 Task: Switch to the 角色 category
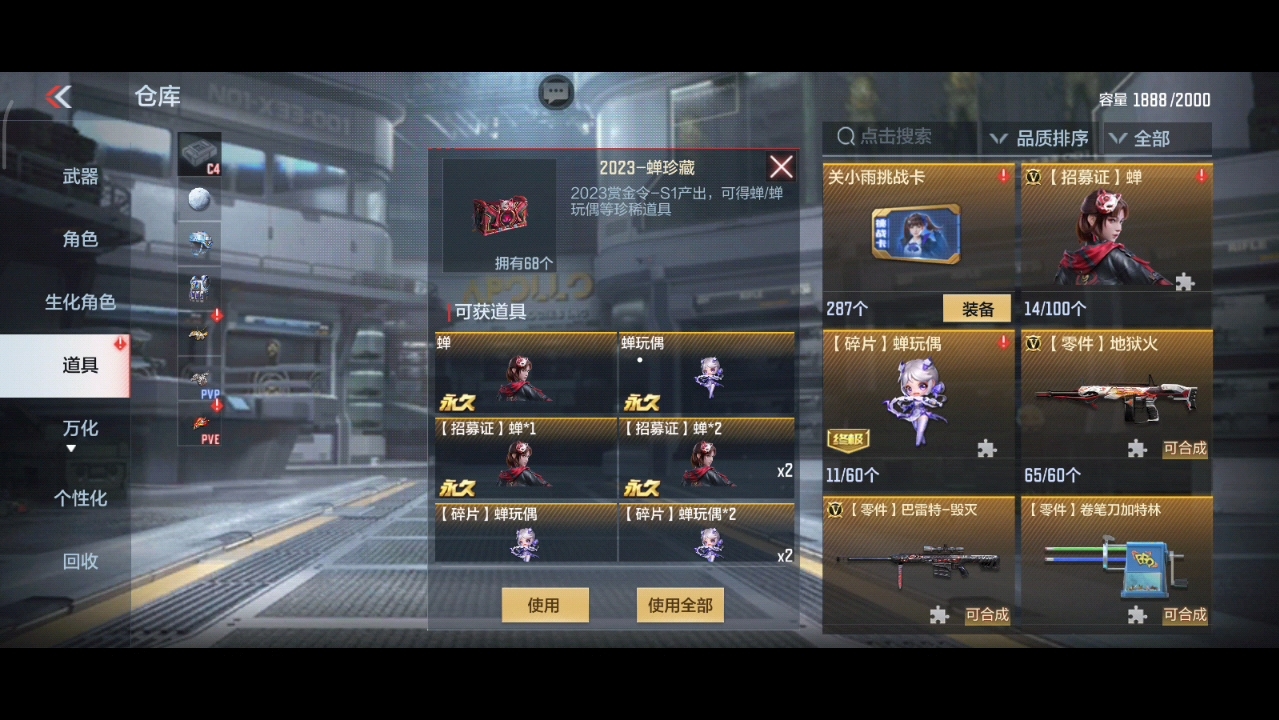click(80, 239)
